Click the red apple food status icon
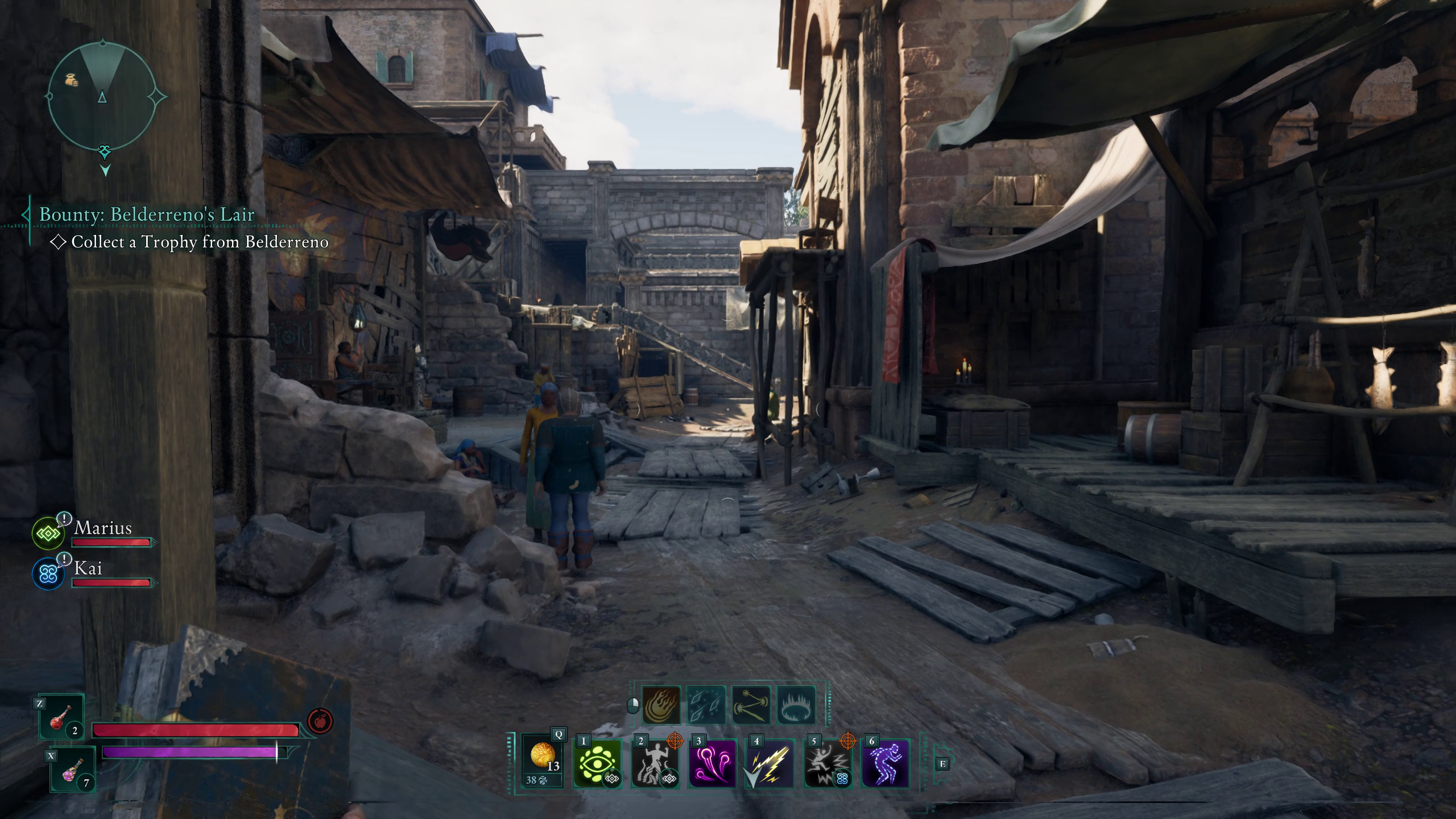Viewport: 1456px width, 819px height. [x=320, y=722]
